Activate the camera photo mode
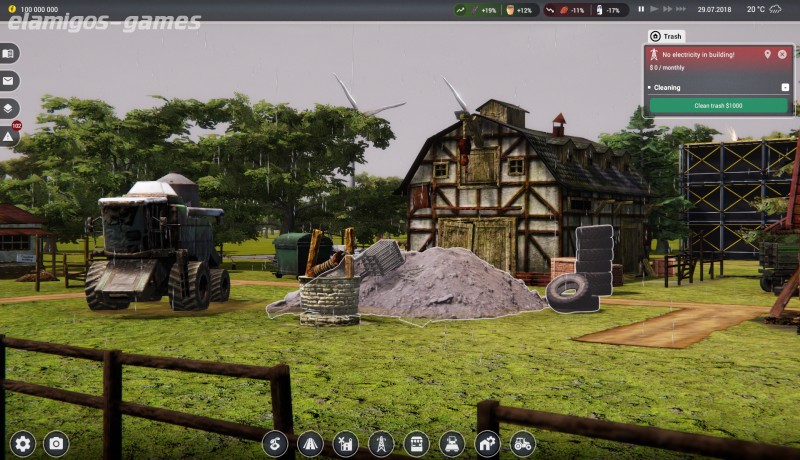Screen dimensions: 800x460 click(x=56, y=443)
